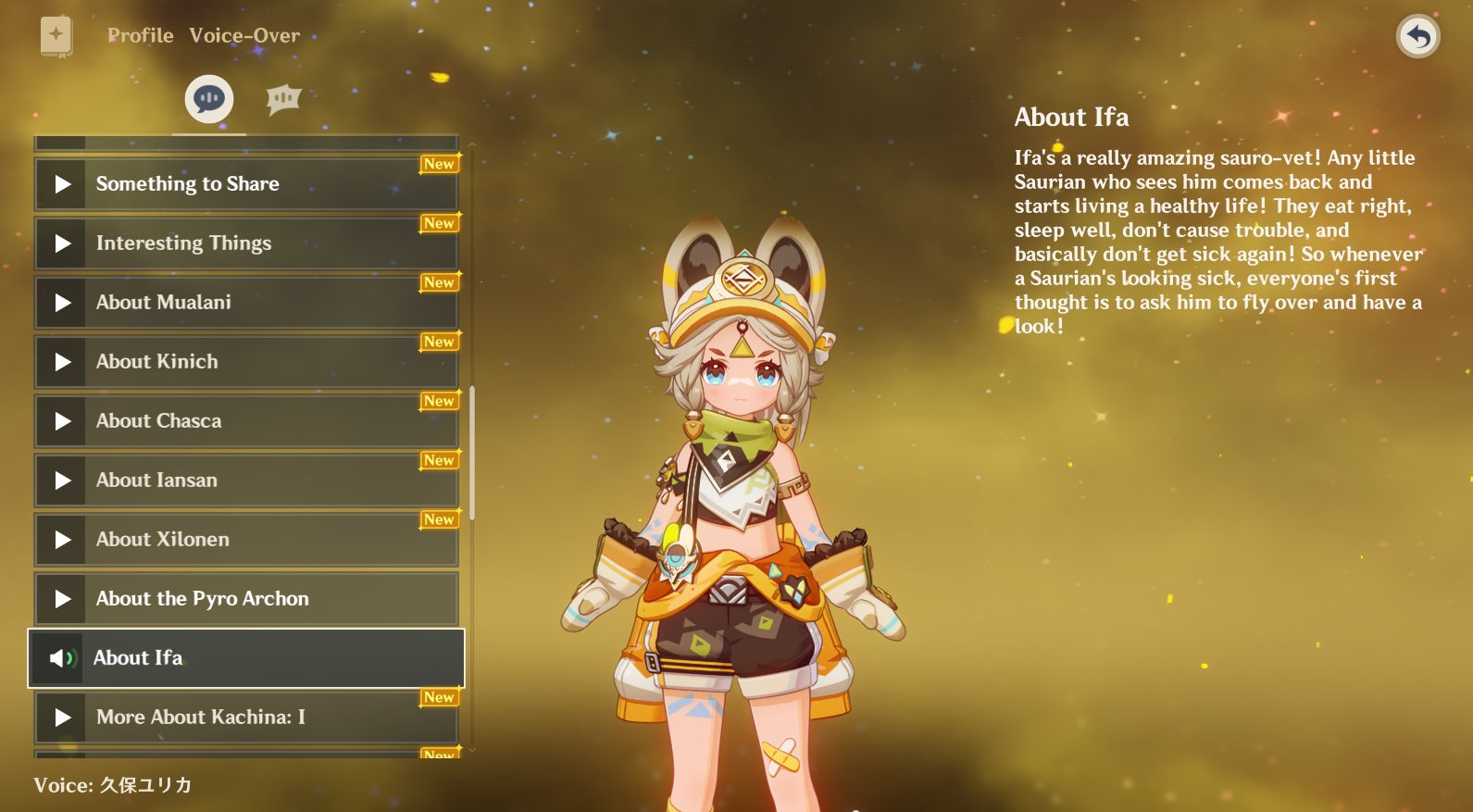Play the About Chasca voice line
Viewport: 1473px width, 812px height.
click(61, 420)
